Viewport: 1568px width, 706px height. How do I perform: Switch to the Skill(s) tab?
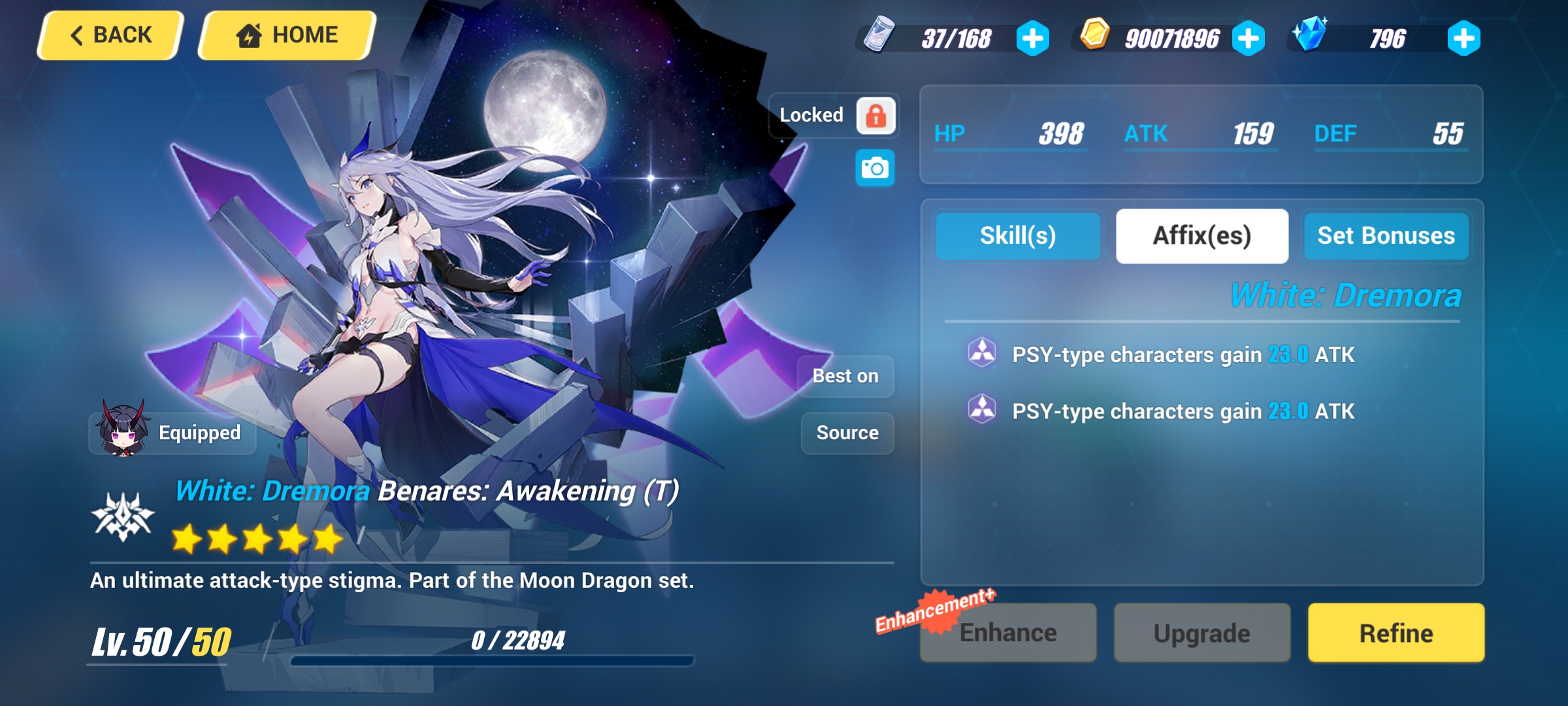point(1018,236)
